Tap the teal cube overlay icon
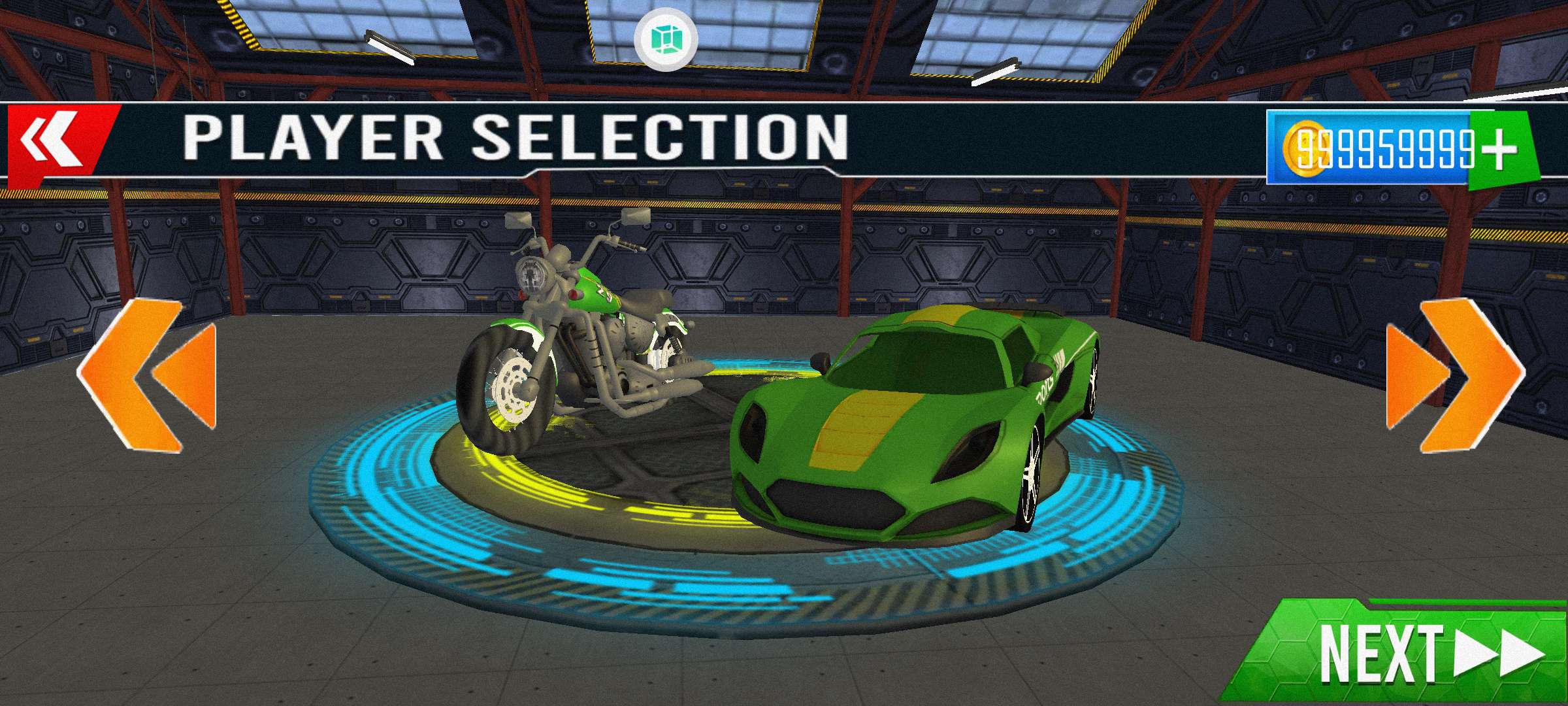1568x706 pixels. point(666,39)
